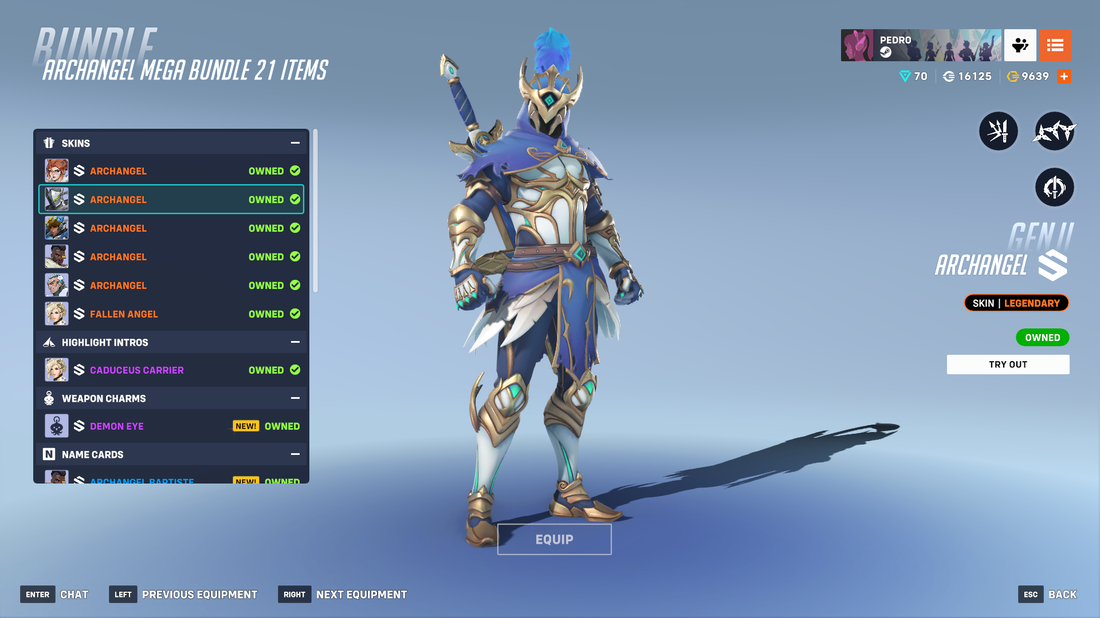Select the Demon Eye weapon charm

pyautogui.click(x=171, y=426)
